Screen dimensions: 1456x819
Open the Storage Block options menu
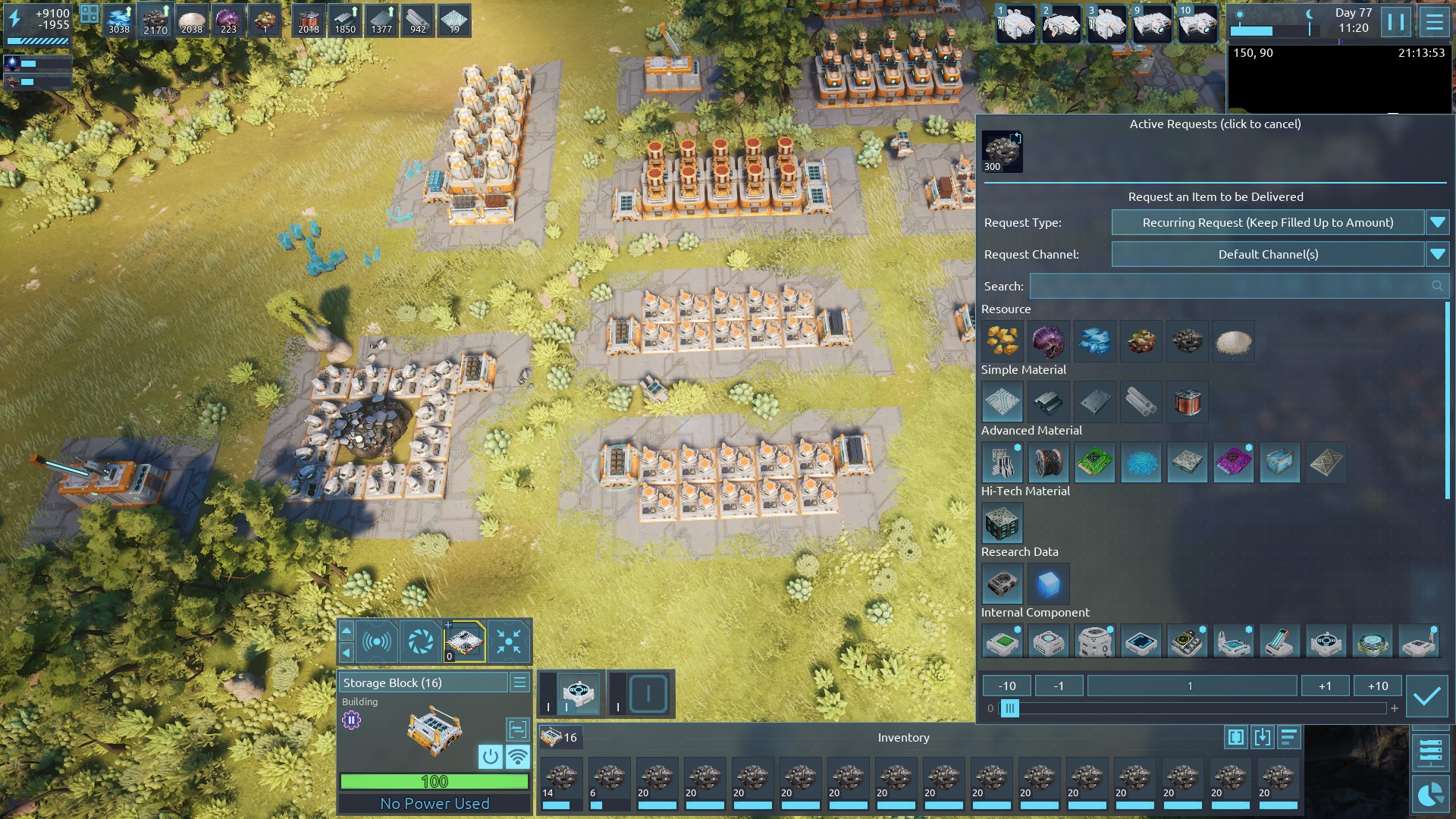click(x=519, y=682)
